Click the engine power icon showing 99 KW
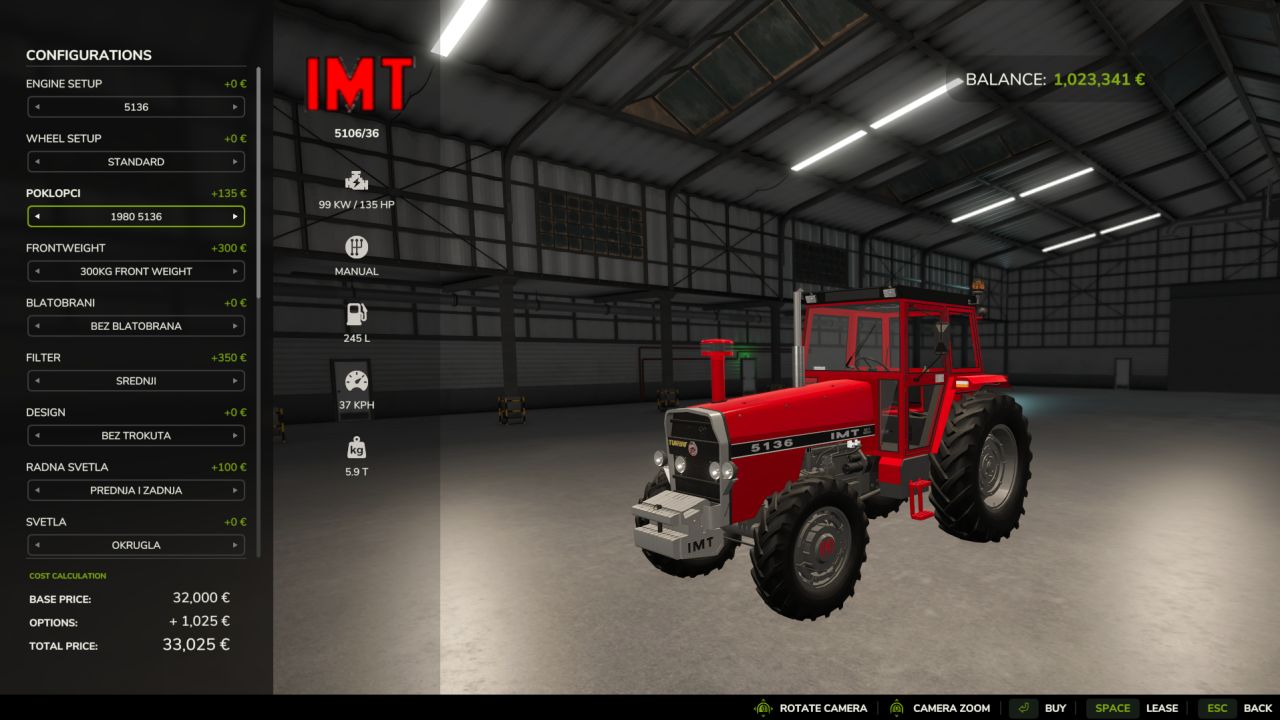This screenshot has height=720, width=1280. click(x=356, y=183)
